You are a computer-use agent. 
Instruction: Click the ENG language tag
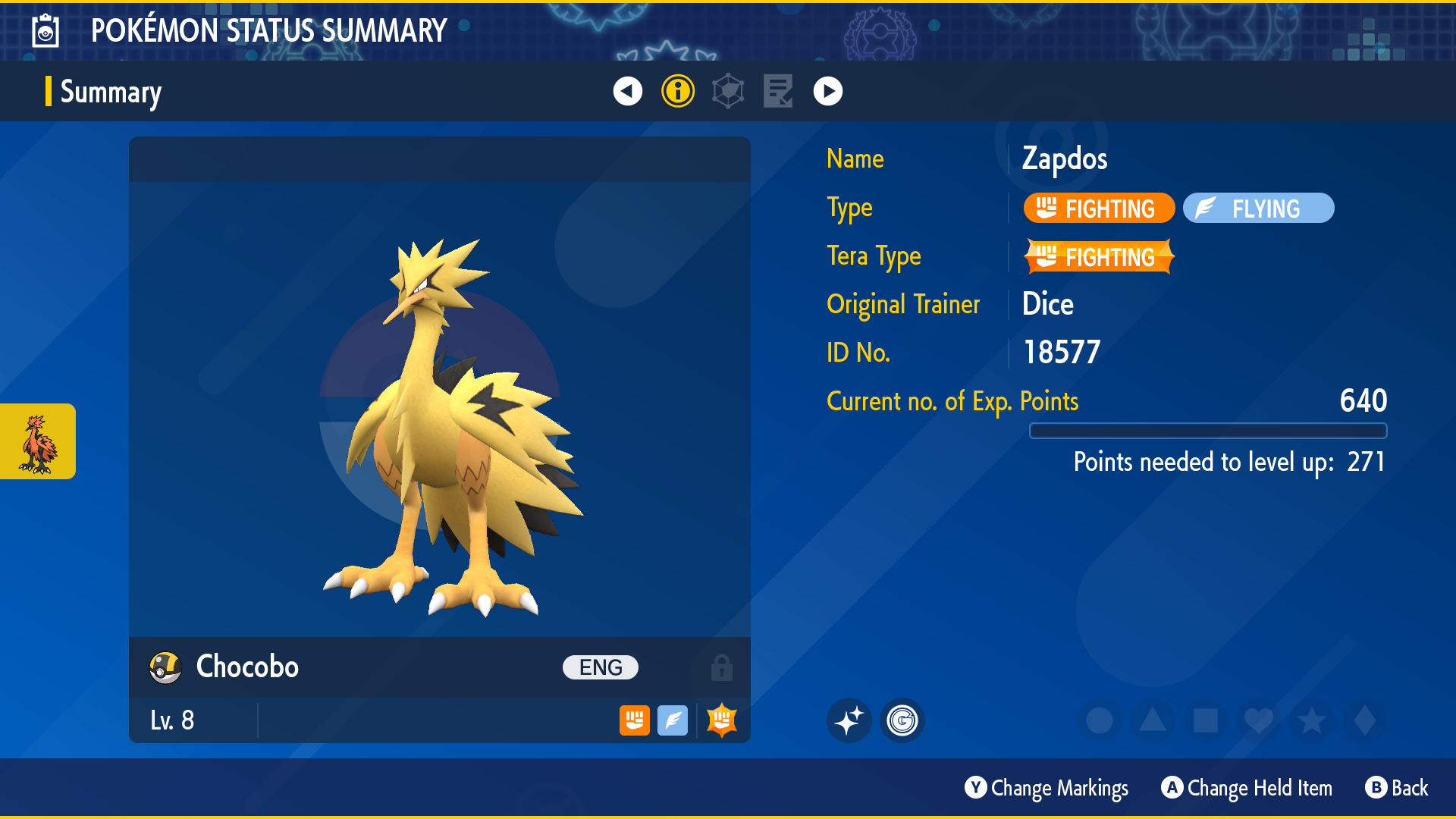click(600, 667)
